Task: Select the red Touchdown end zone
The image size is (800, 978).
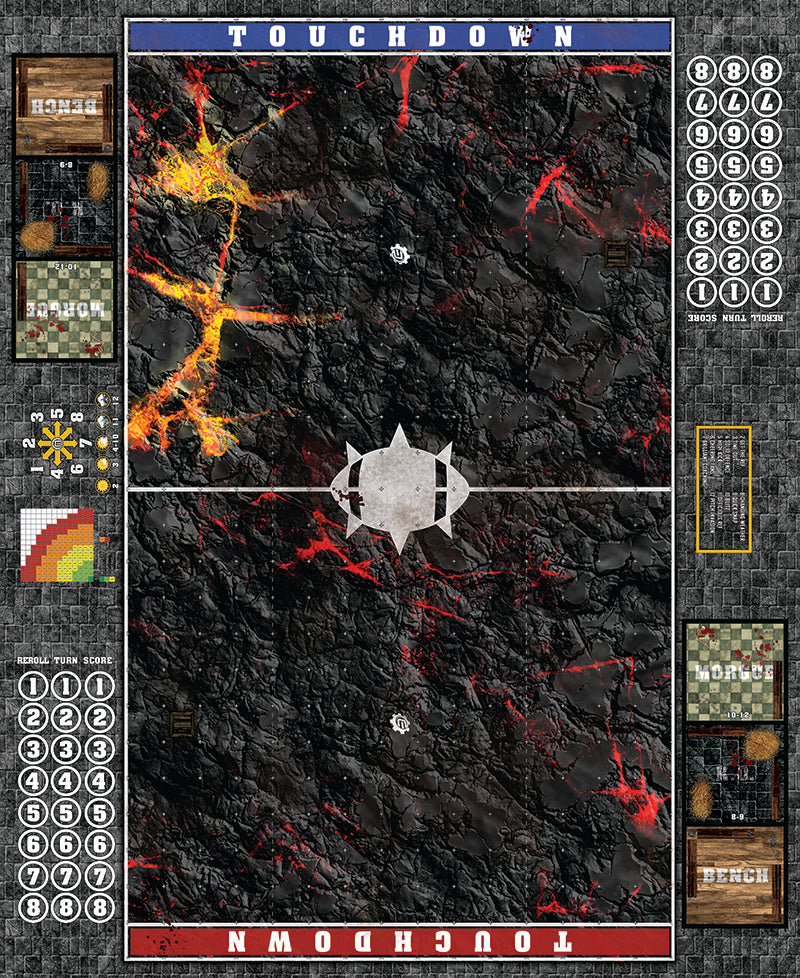Action: (399, 941)
